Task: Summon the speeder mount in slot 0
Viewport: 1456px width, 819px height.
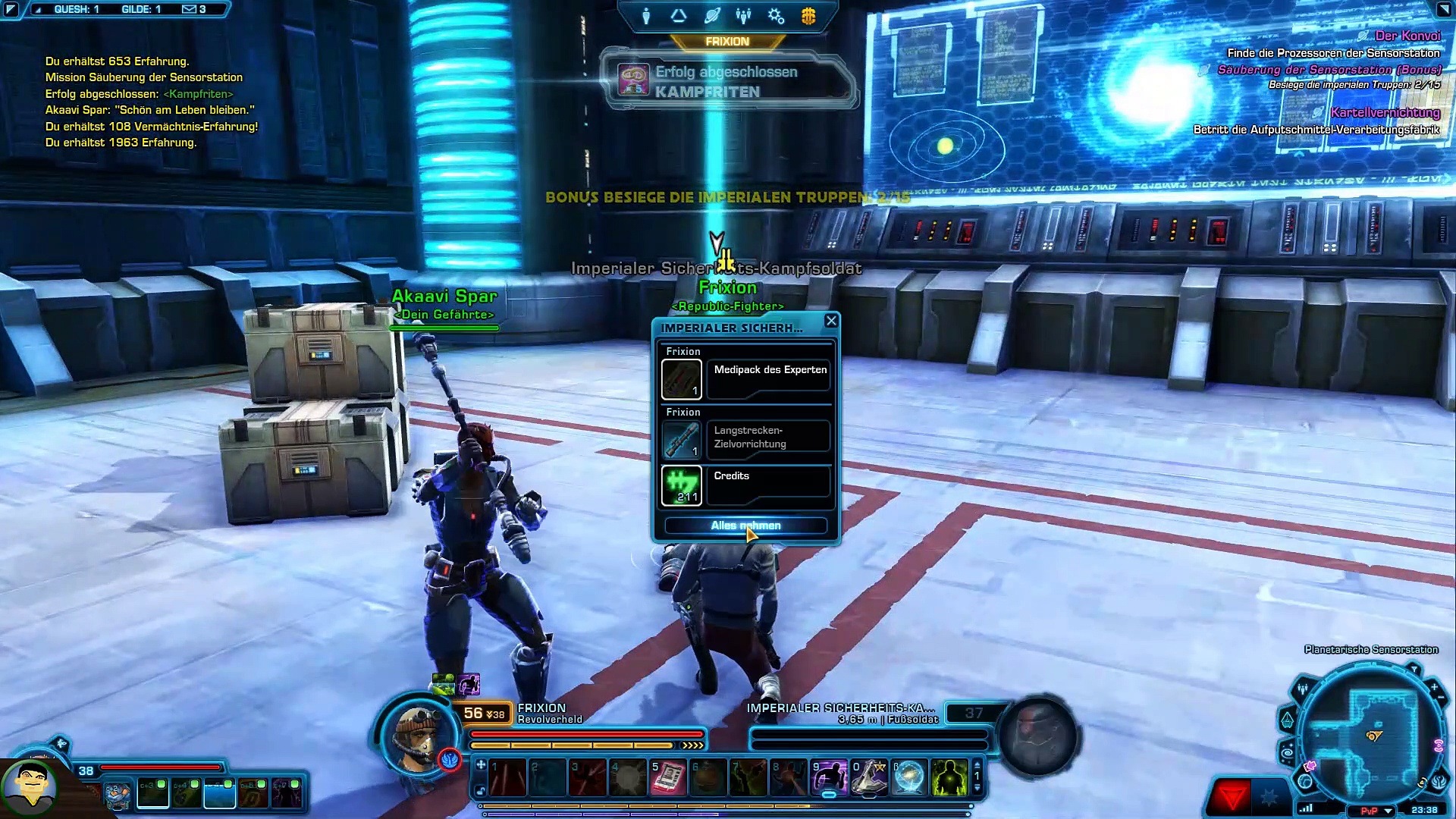Action: 869,778
